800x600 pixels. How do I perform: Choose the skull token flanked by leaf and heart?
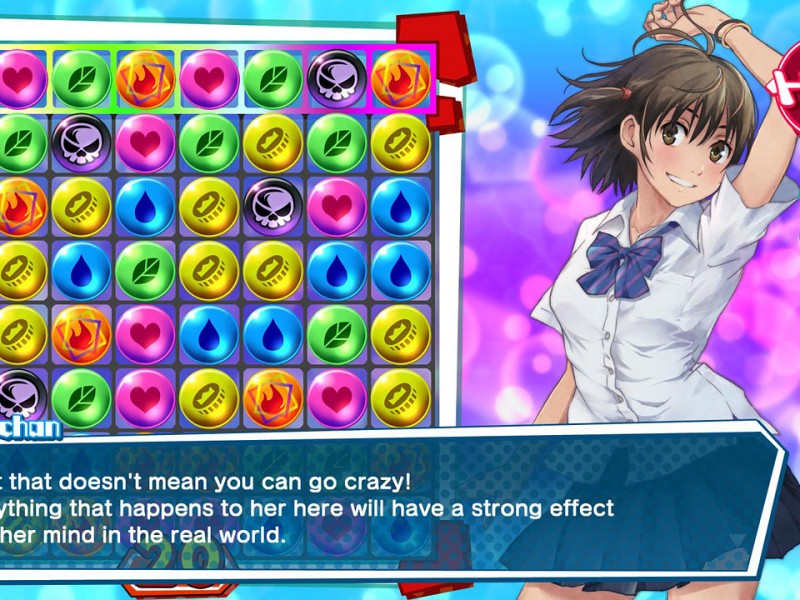[x=81, y=143]
